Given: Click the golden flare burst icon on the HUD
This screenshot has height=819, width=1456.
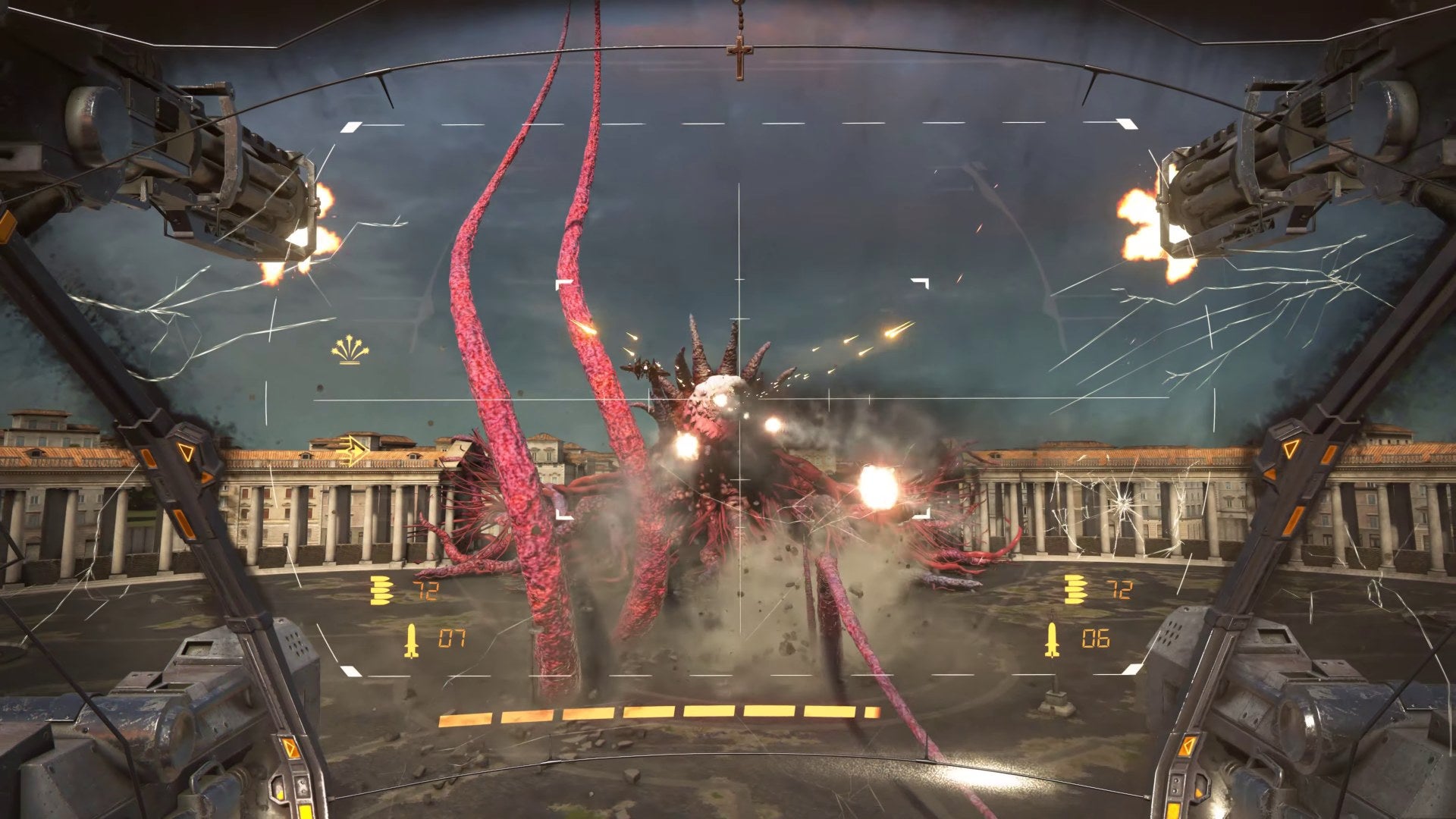Looking at the screenshot, I should point(350,350).
